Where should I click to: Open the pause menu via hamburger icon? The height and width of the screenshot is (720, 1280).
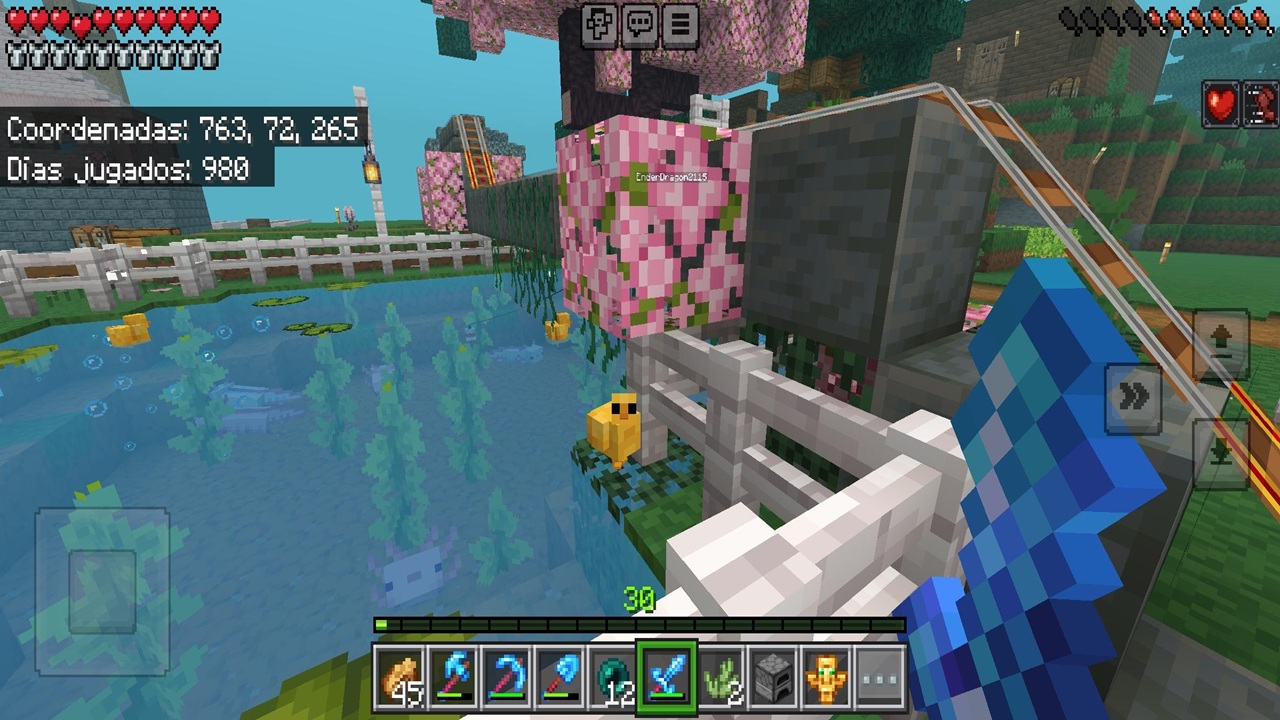(679, 24)
